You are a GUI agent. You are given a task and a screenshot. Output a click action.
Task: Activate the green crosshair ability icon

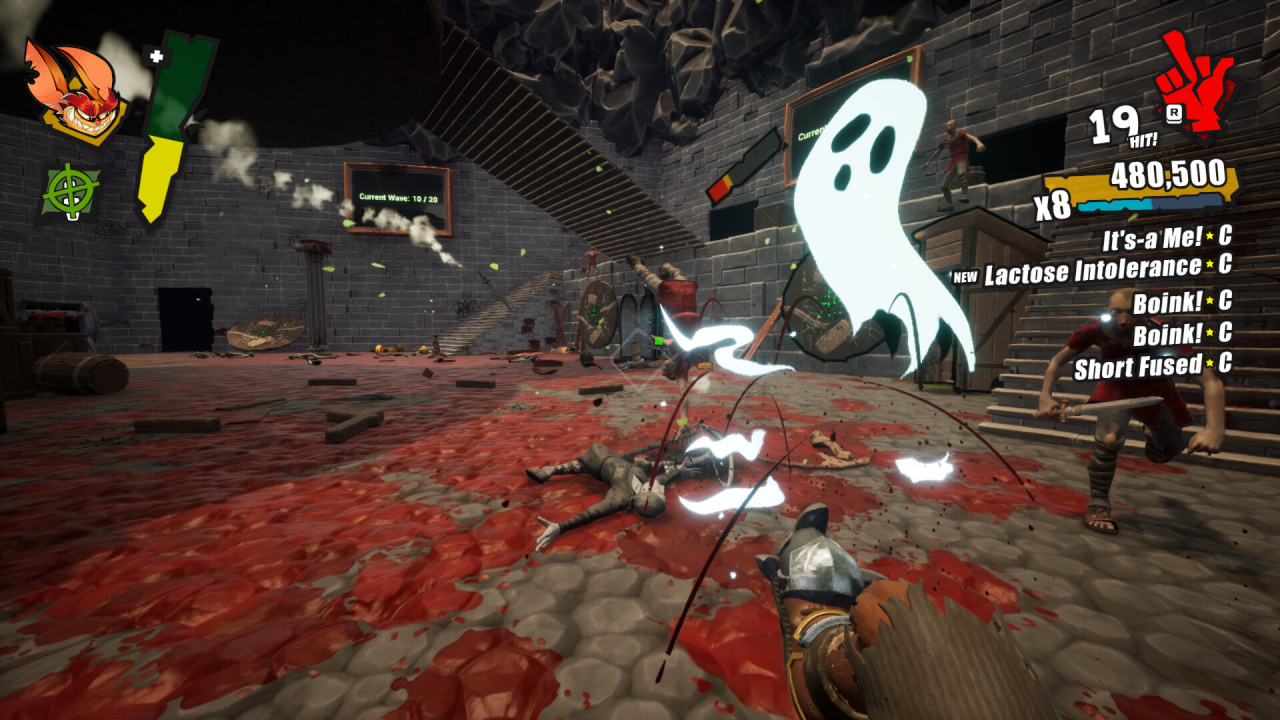[69, 190]
